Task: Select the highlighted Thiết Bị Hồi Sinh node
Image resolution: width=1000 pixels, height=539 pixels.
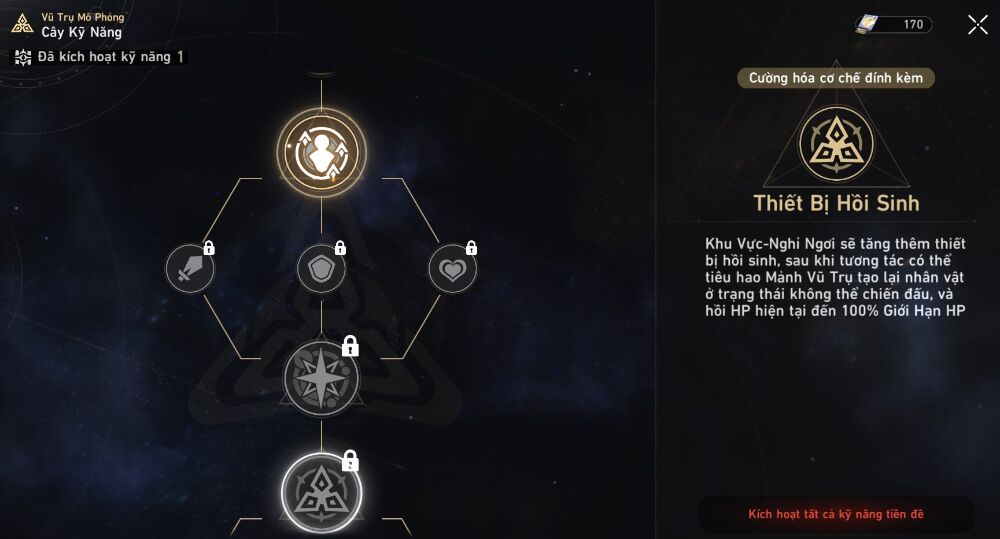Action: click(x=321, y=491)
